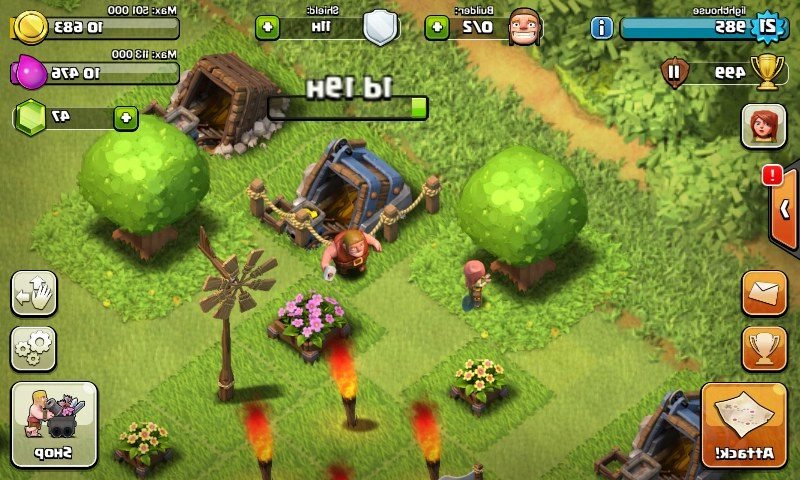Click the plus beside Builder
This screenshot has width=800, height=480.
[x=435, y=27]
